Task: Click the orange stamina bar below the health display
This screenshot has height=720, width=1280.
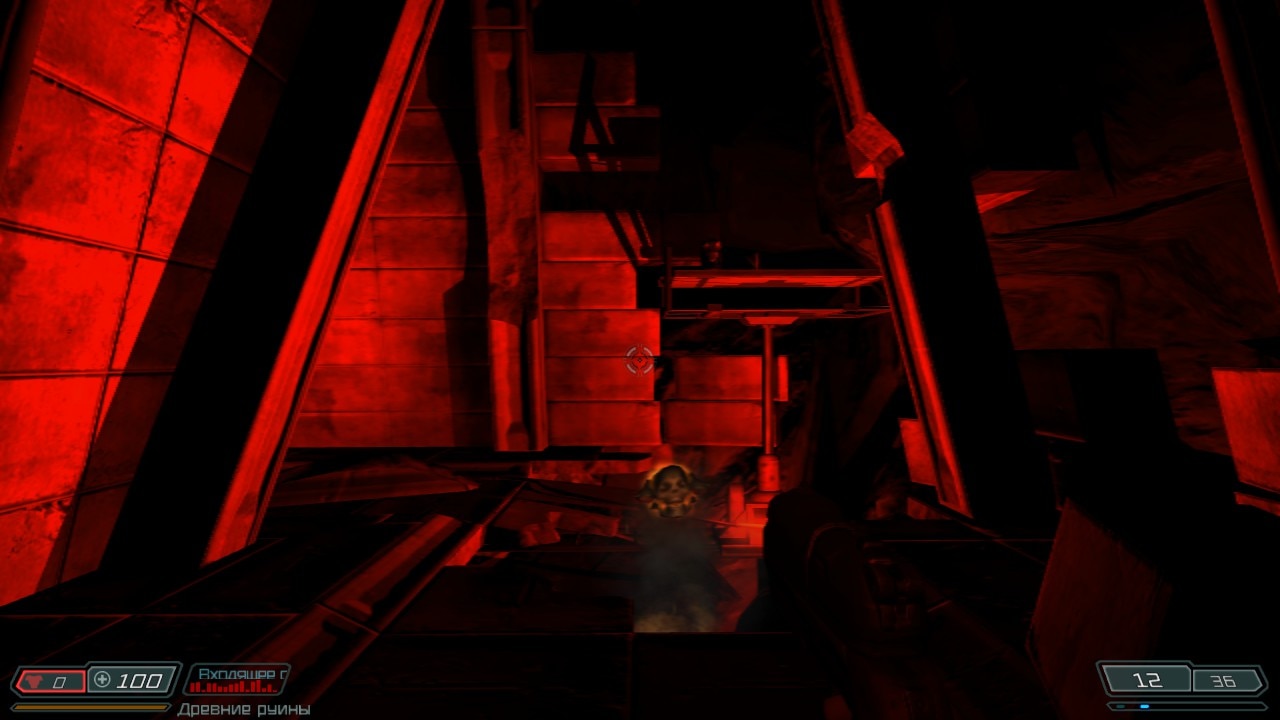Action: tap(92, 707)
